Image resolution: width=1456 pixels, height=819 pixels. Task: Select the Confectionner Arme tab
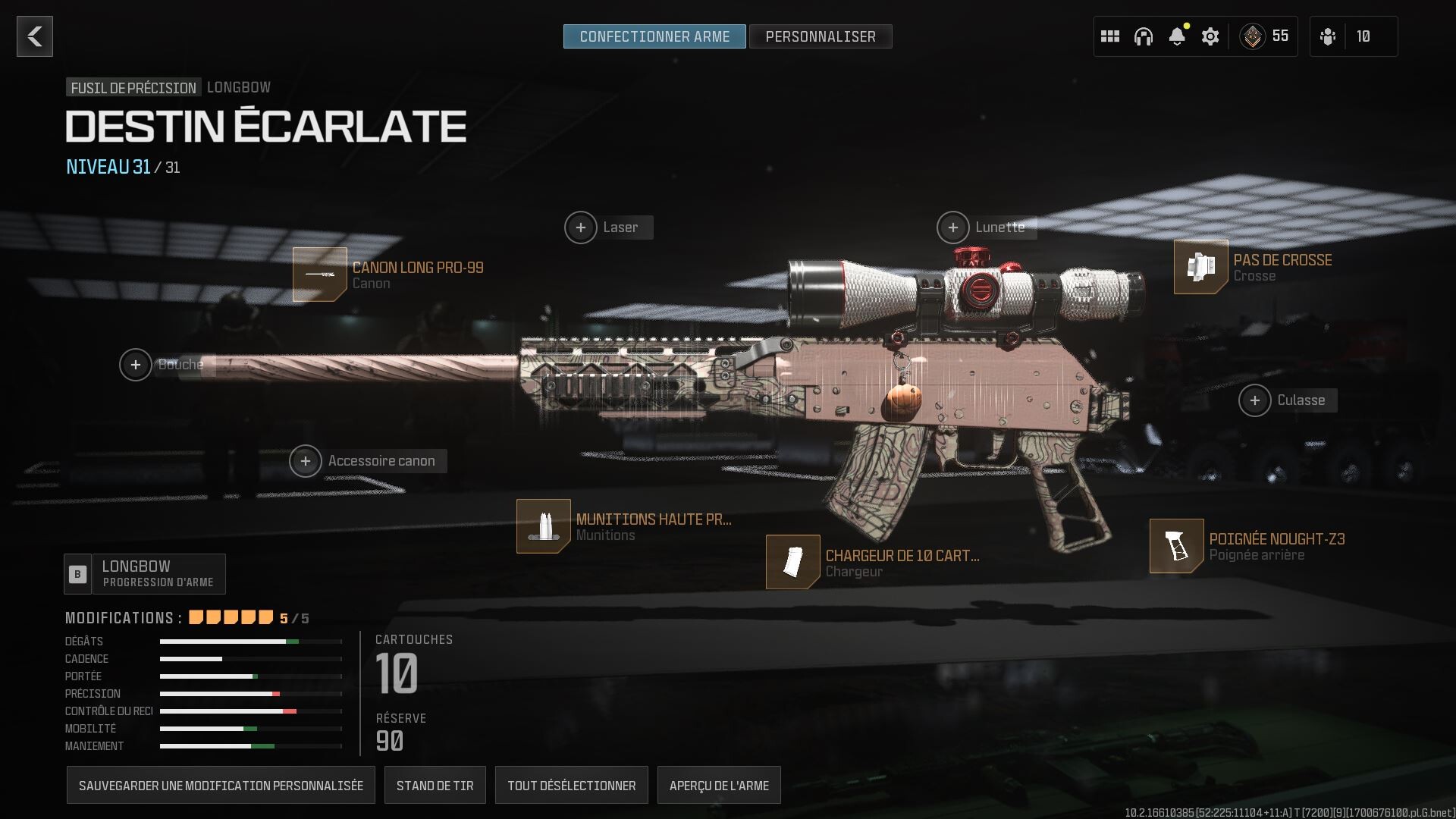click(654, 36)
